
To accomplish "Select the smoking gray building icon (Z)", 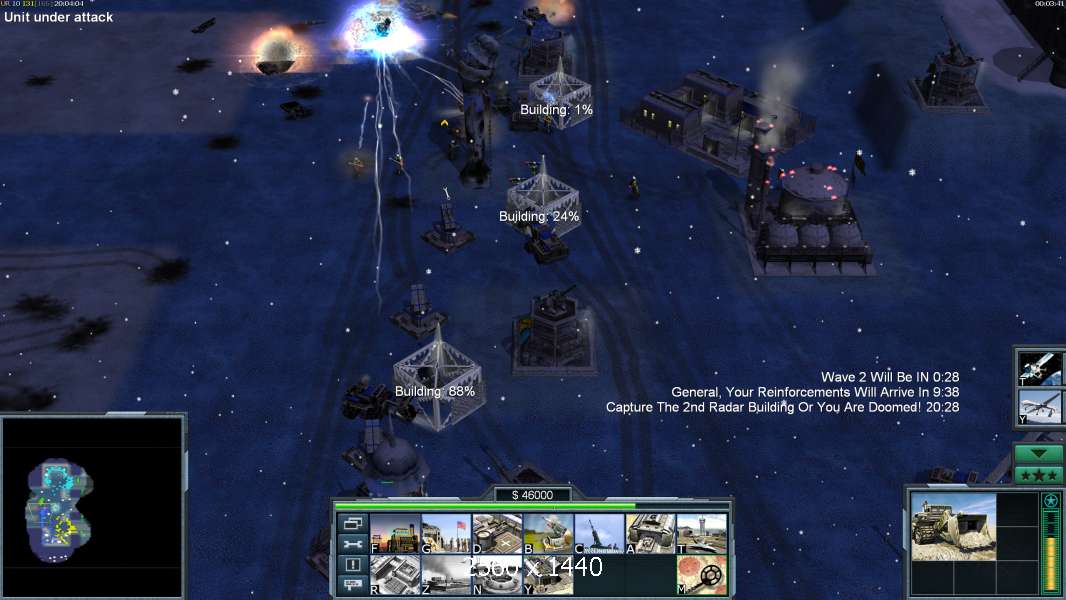I will [446, 575].
